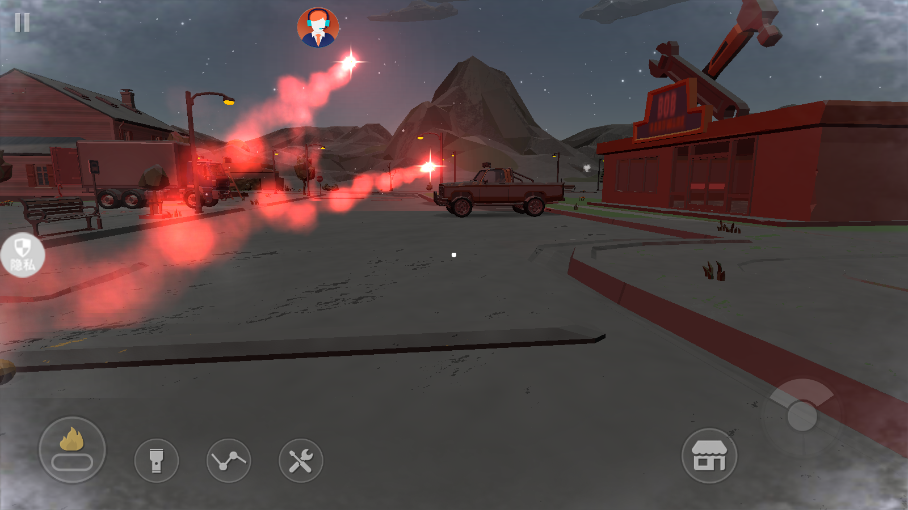Select the connected-nodes line tool
This screenshot has height=510, width=908.
pyautogui.click(x=229, y=461)
